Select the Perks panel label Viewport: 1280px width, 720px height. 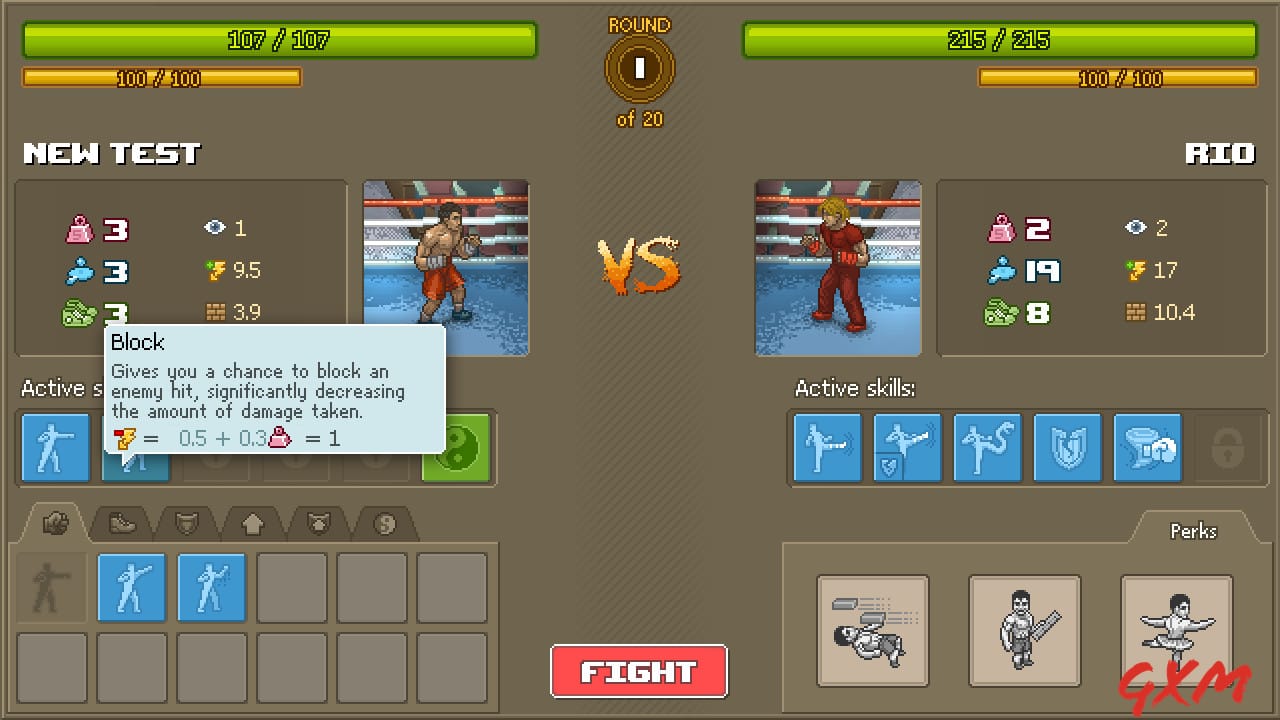click(x=1192, y=531)
